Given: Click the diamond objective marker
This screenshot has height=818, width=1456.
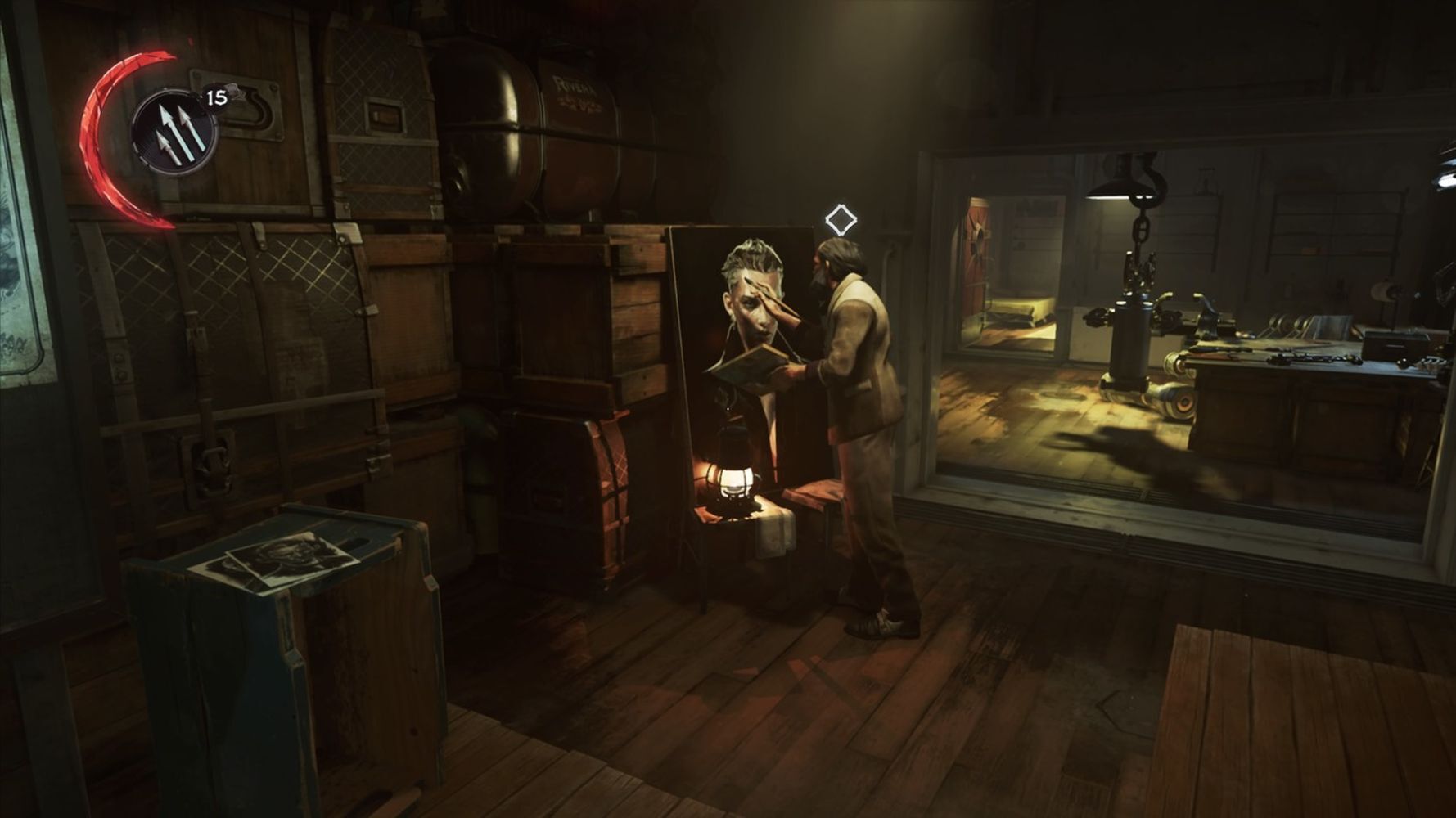Looking at the screenshot, I should click(841, 220).
